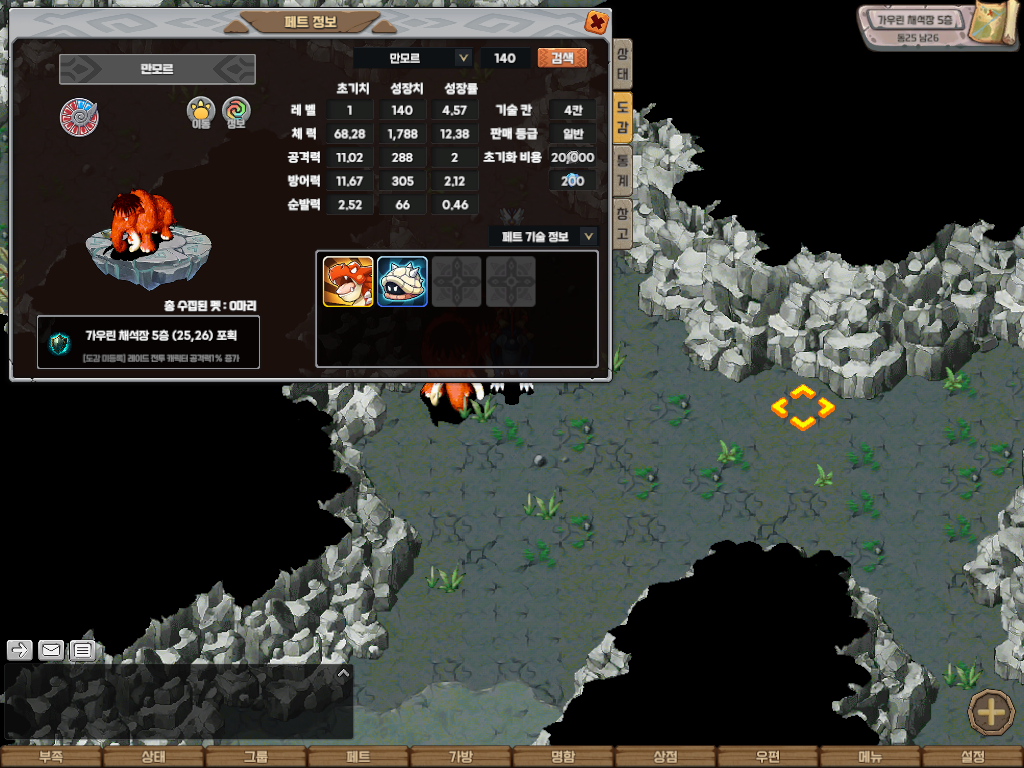
Task: Click the paw print 이동 icon
Action: pos(201,112)
